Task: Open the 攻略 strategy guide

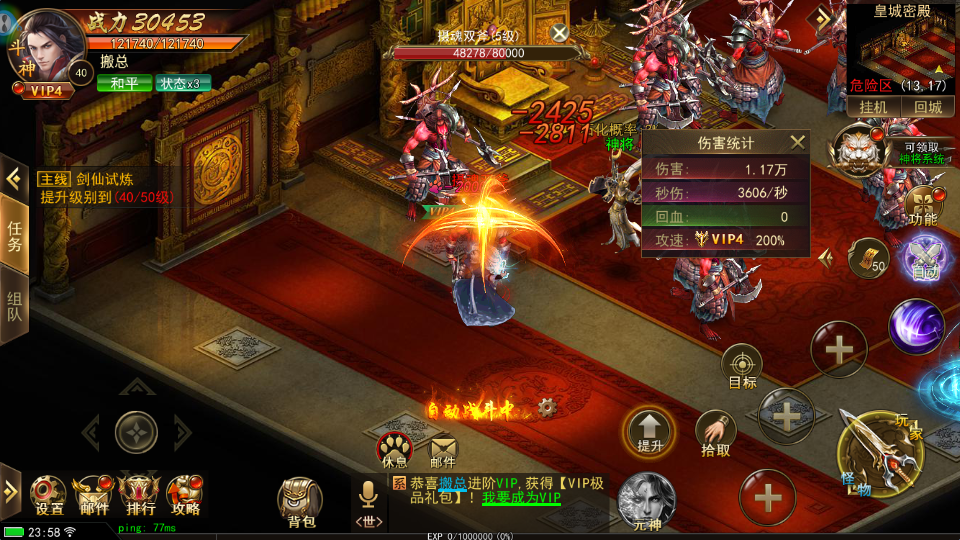Action: pos(185,494)
